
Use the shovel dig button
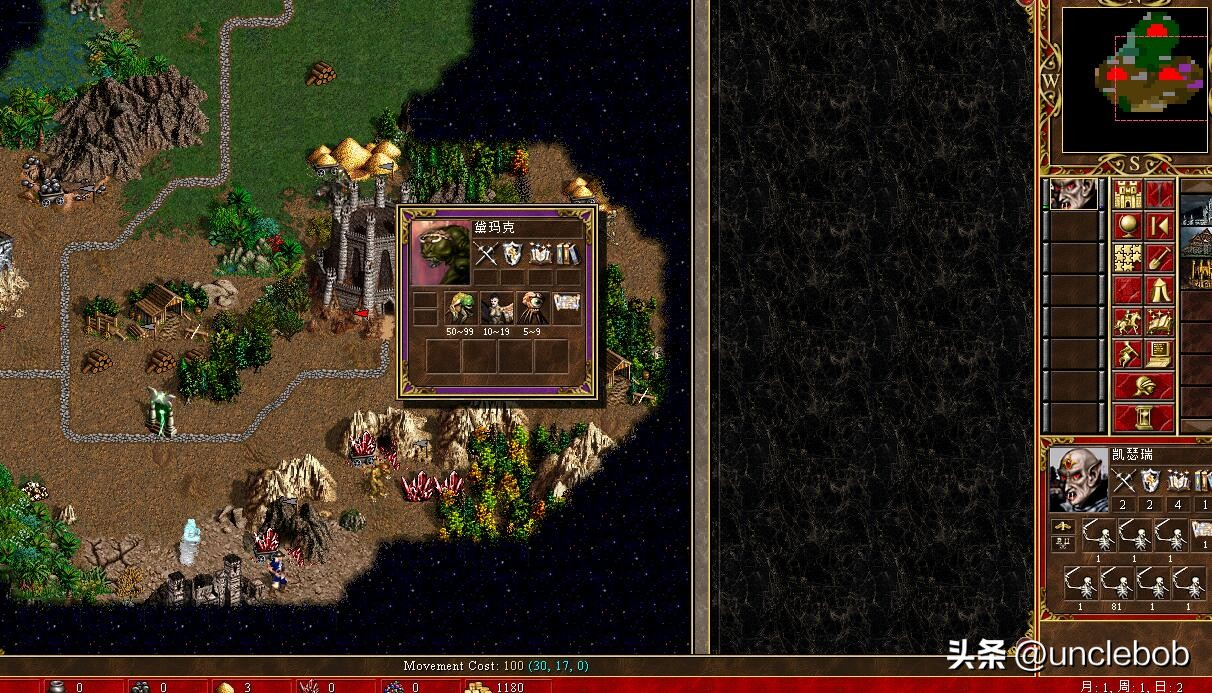tap(1160, 258)
